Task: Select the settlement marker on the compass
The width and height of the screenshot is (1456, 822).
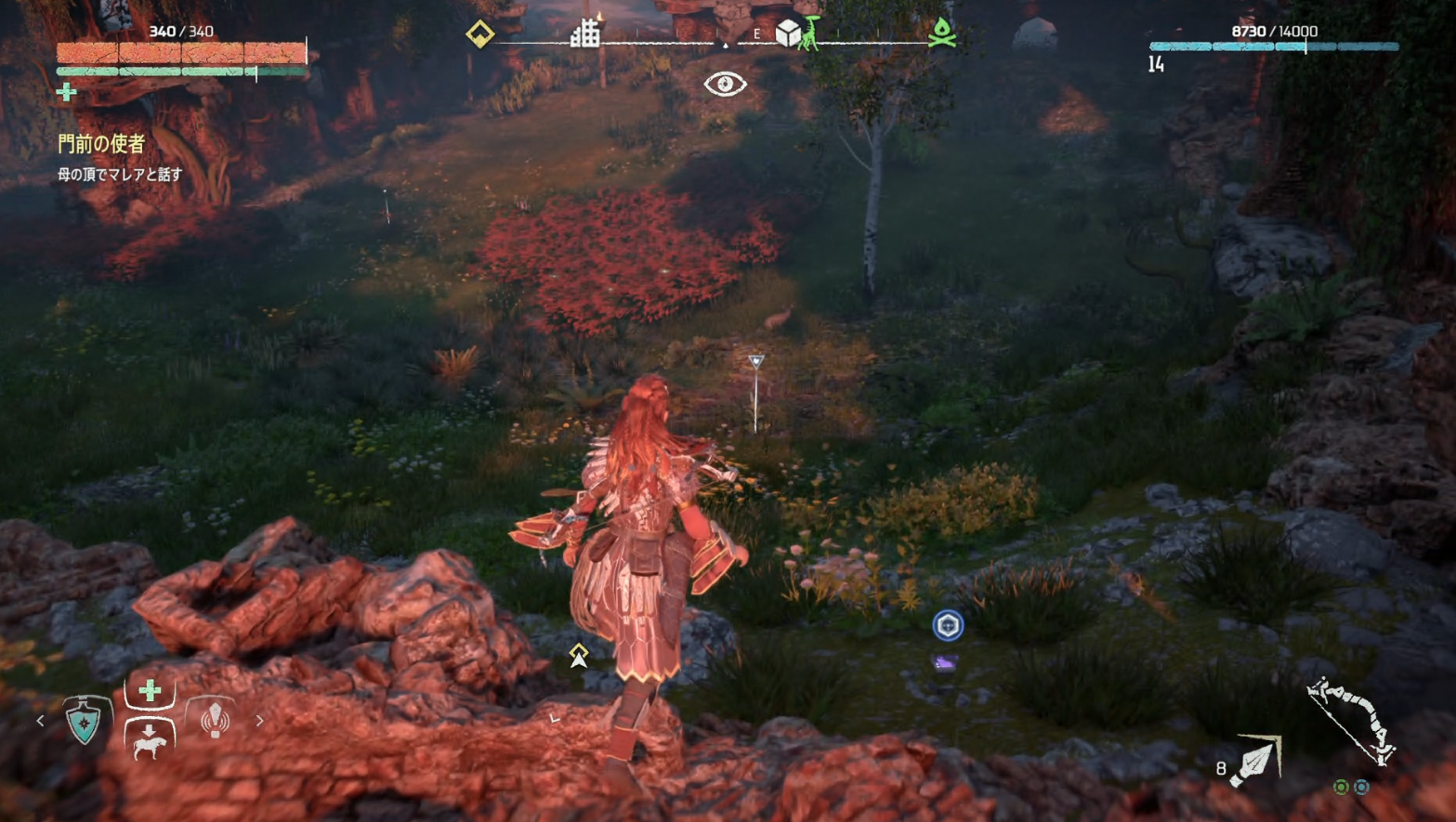Action: pyautogui.click(x=585, y=34)
